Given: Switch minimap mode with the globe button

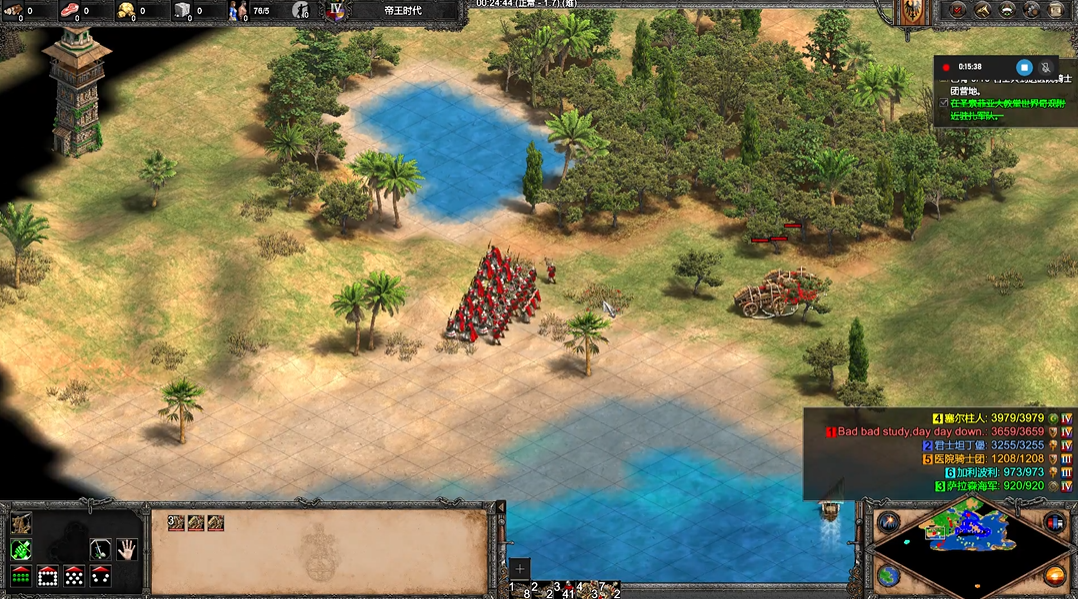Looking at the screenshot, I should [887, 576].
